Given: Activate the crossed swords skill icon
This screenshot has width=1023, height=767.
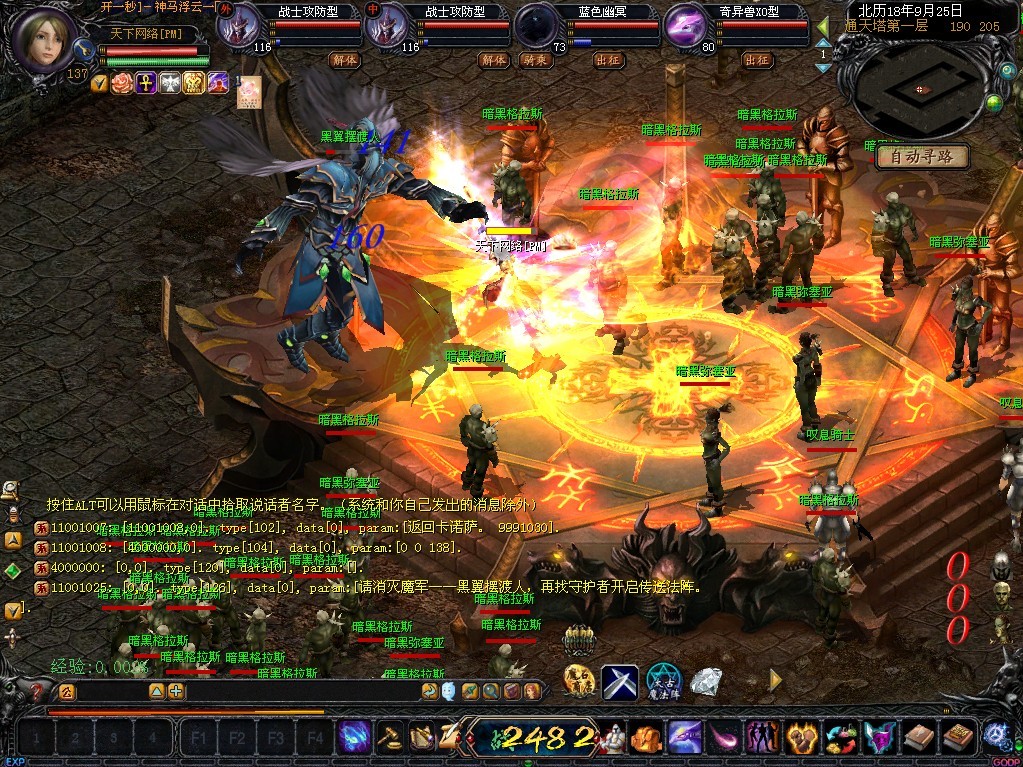Looking at the screenshot, I should 620,681.
